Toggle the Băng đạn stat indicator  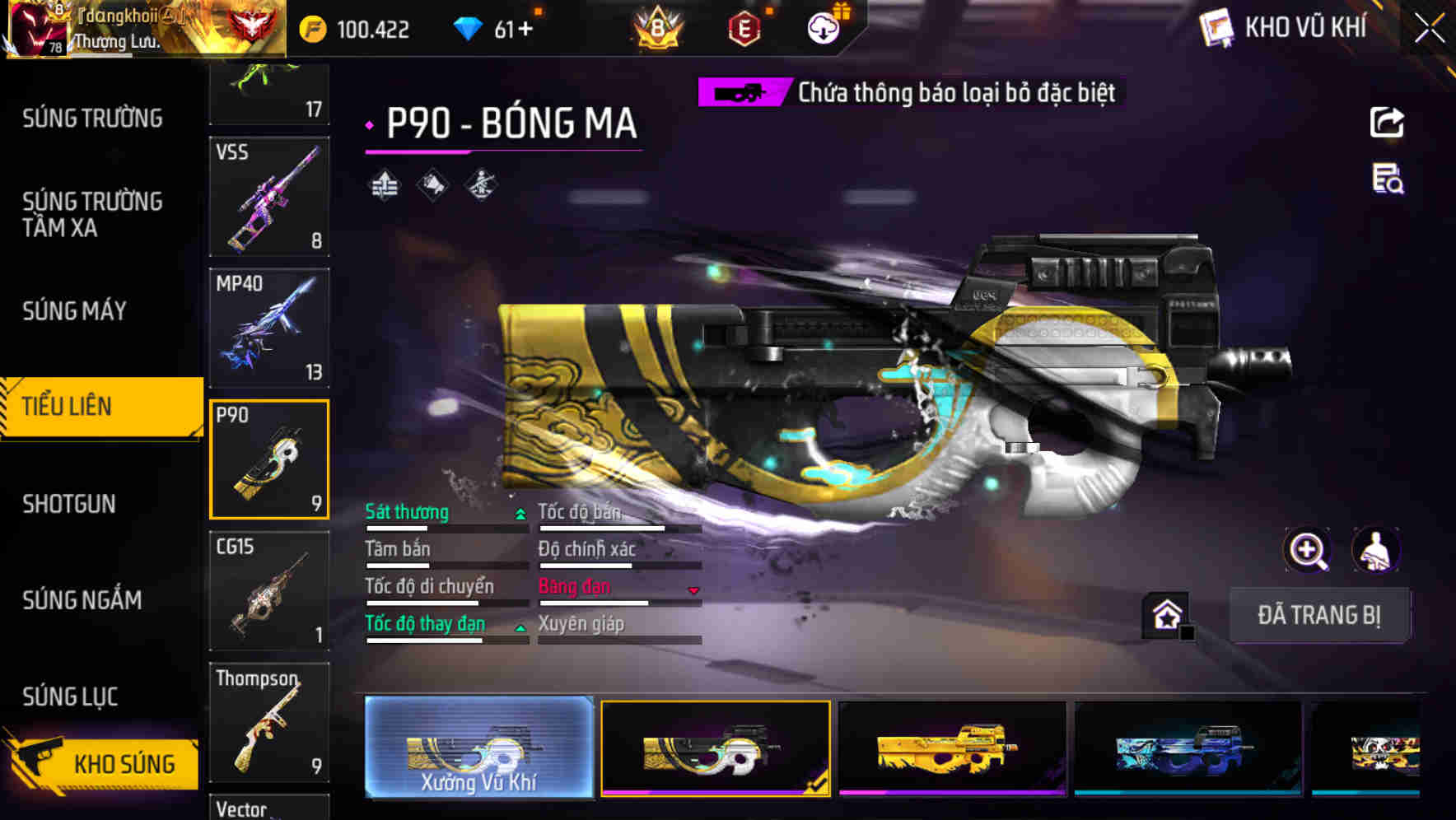tap(573, 586)
